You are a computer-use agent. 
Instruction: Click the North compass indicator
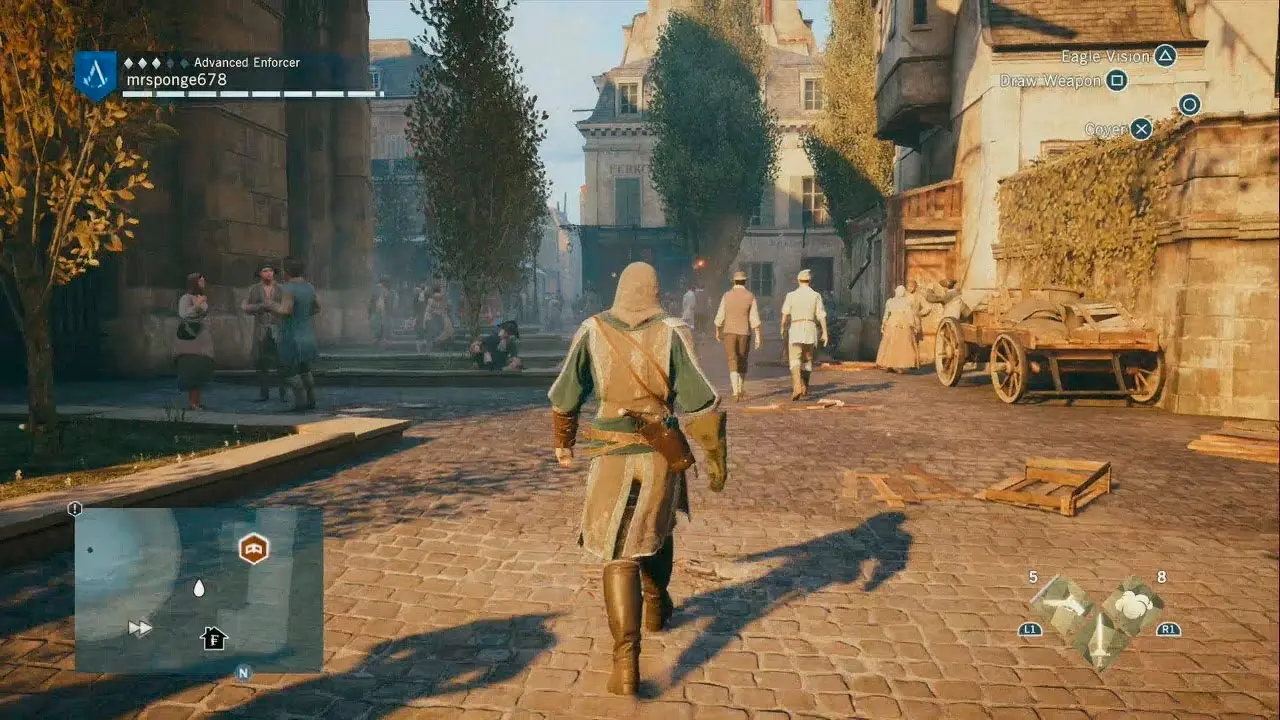tap(243, 673)
